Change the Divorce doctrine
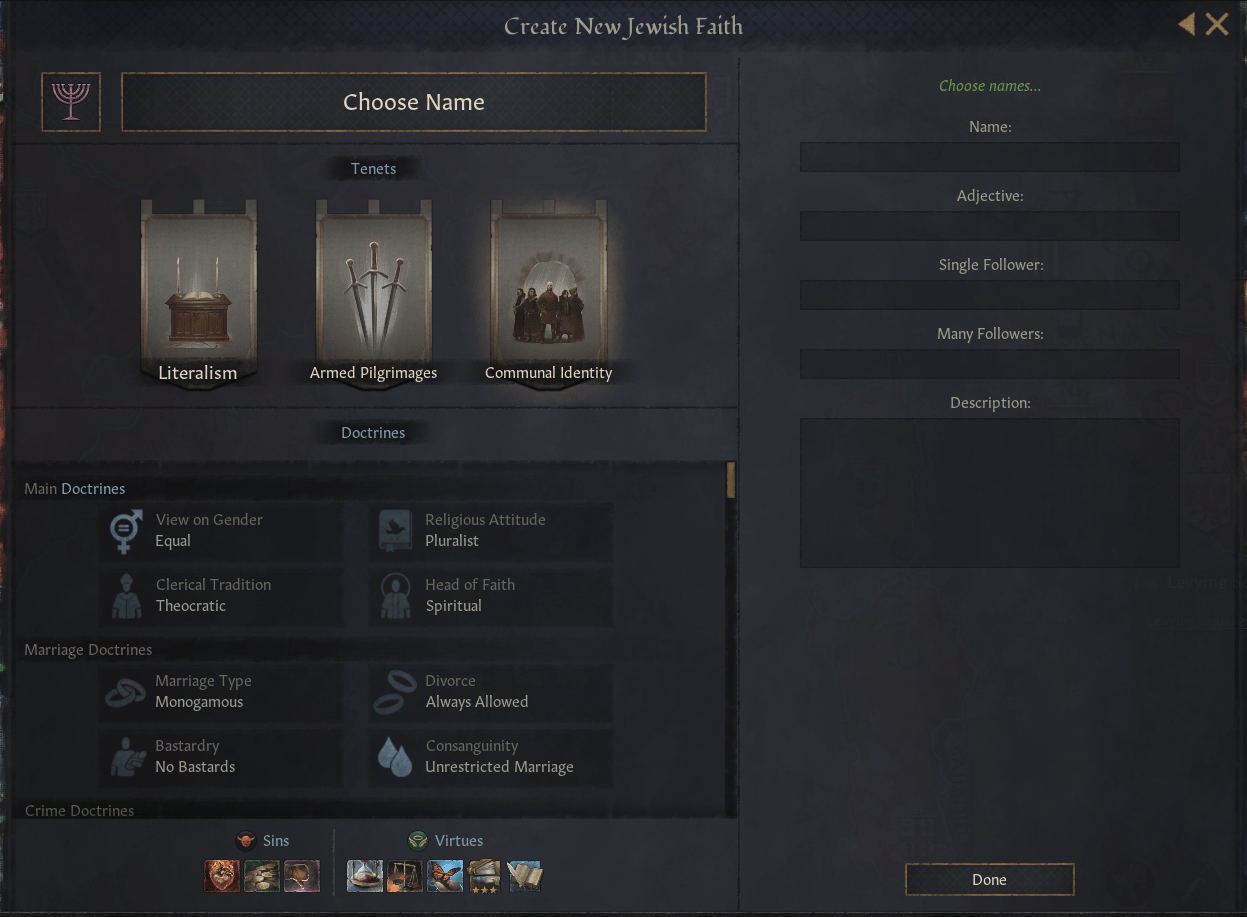This screenshot has width=1247, height=917. 491,692
